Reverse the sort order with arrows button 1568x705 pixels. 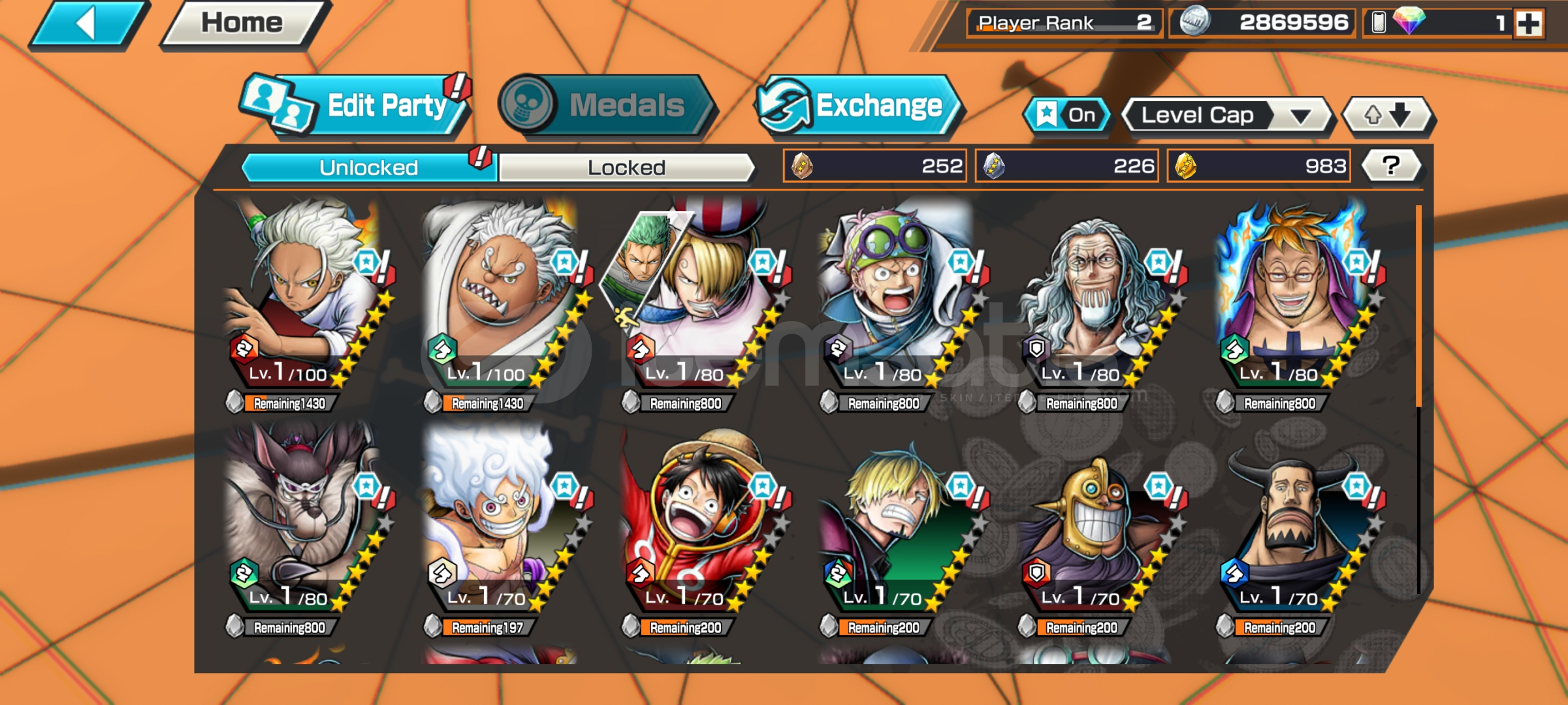point(1387,116)
